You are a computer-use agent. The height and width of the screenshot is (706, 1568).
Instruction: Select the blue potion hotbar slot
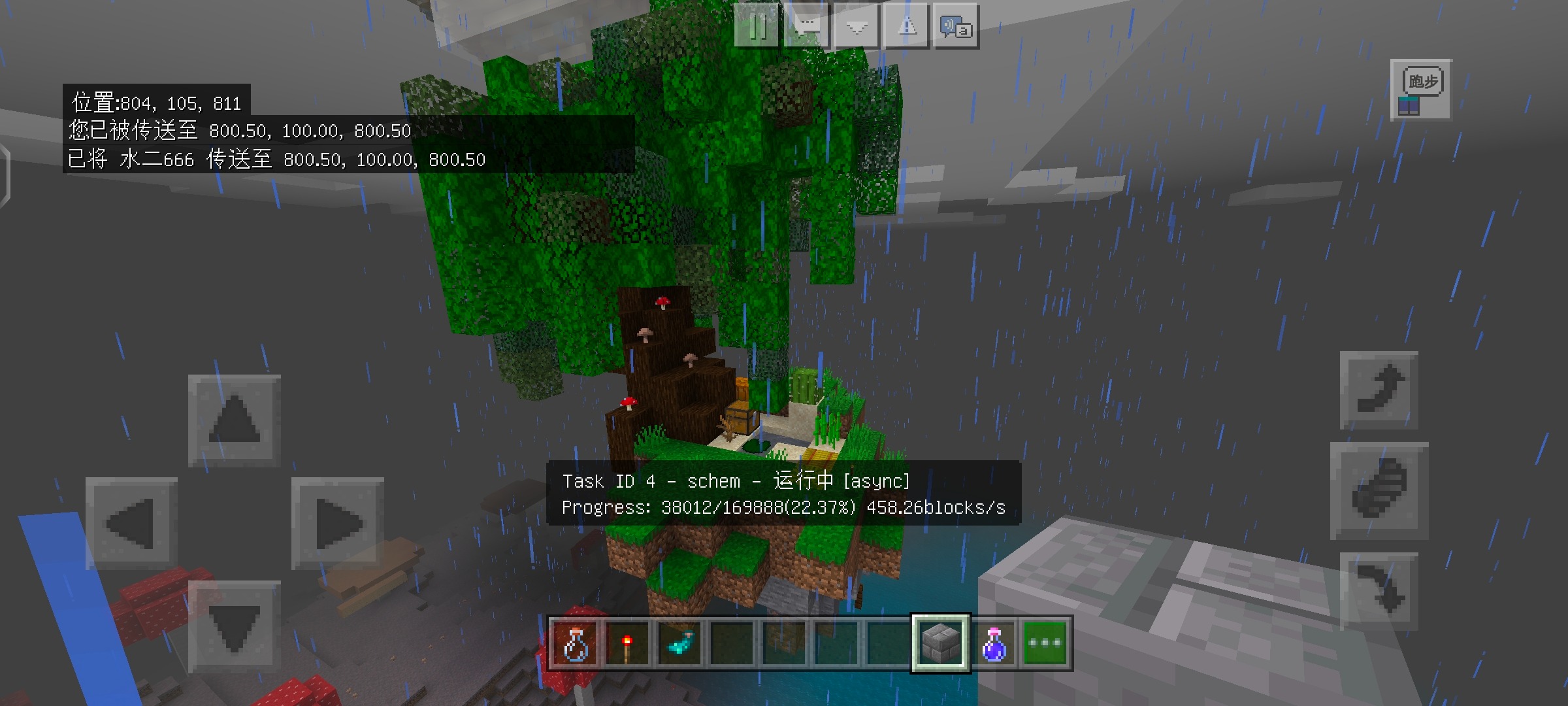(x=993, y=643)
